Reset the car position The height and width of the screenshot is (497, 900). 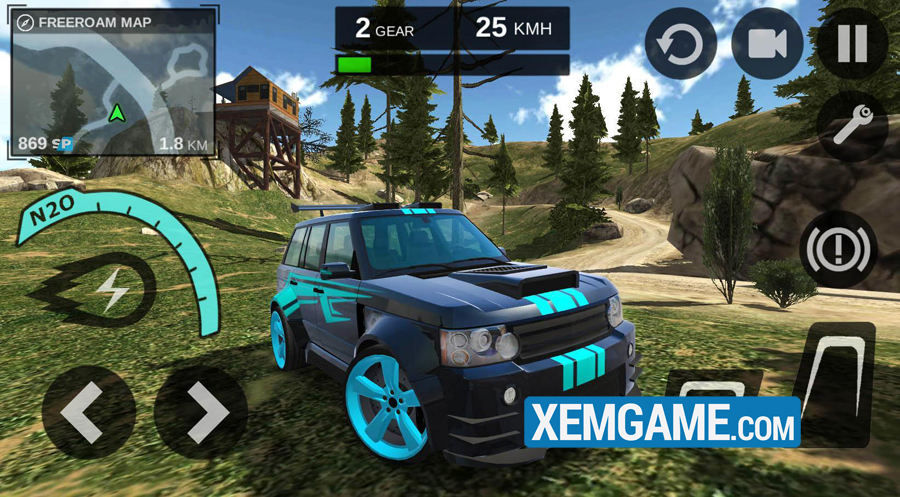pyautogui.click(x=681, y=45)
